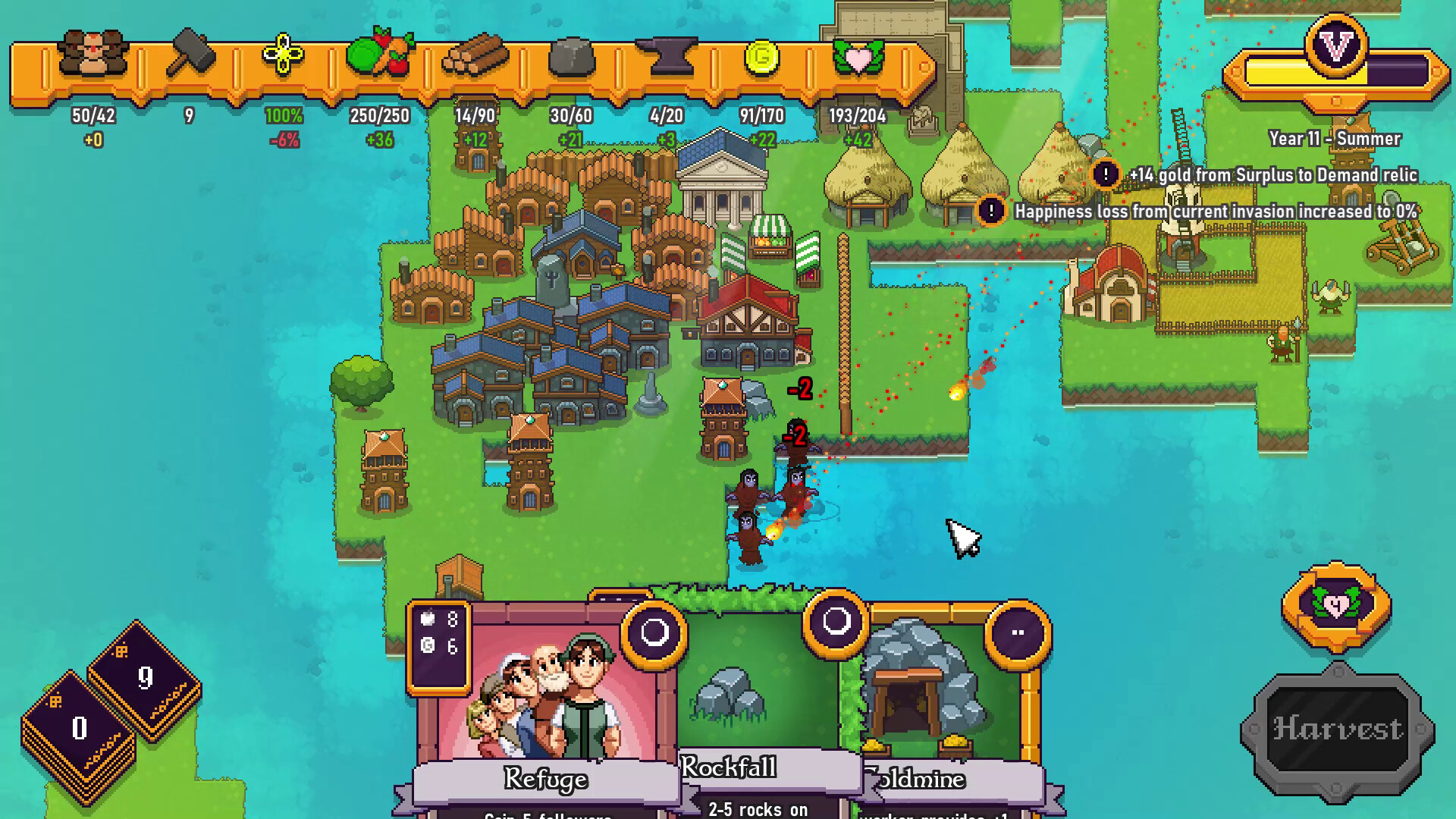Click the food resource icon
The height and width of the screenshot is (819, 1456).
click(381, 55)
